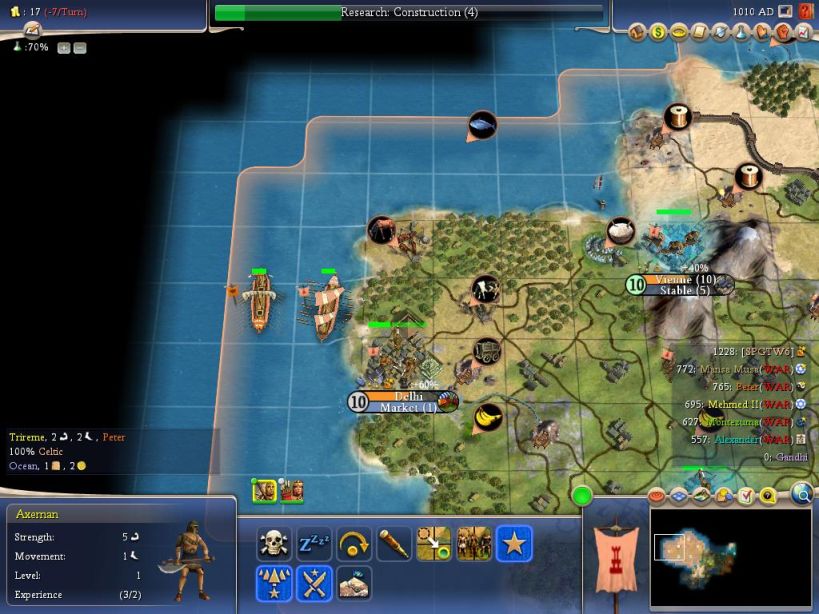
Task: Select the crossed swords promotion
Action: (x=314, y=583)
